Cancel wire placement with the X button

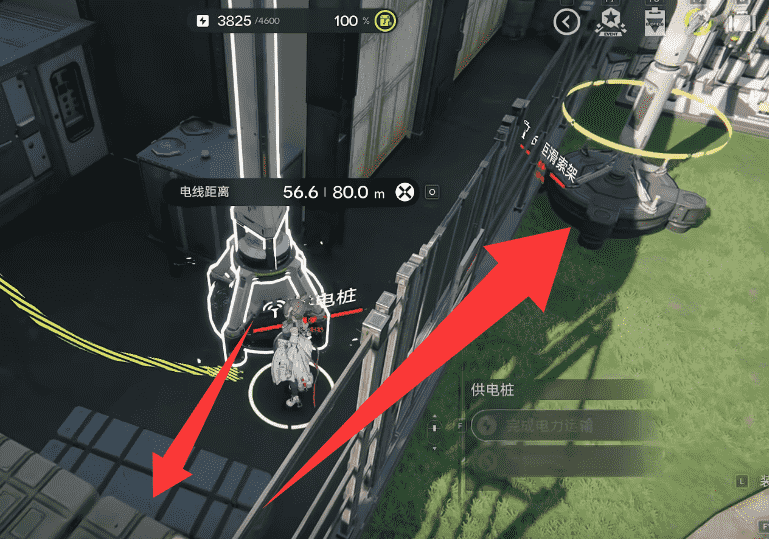pos(405,192)
